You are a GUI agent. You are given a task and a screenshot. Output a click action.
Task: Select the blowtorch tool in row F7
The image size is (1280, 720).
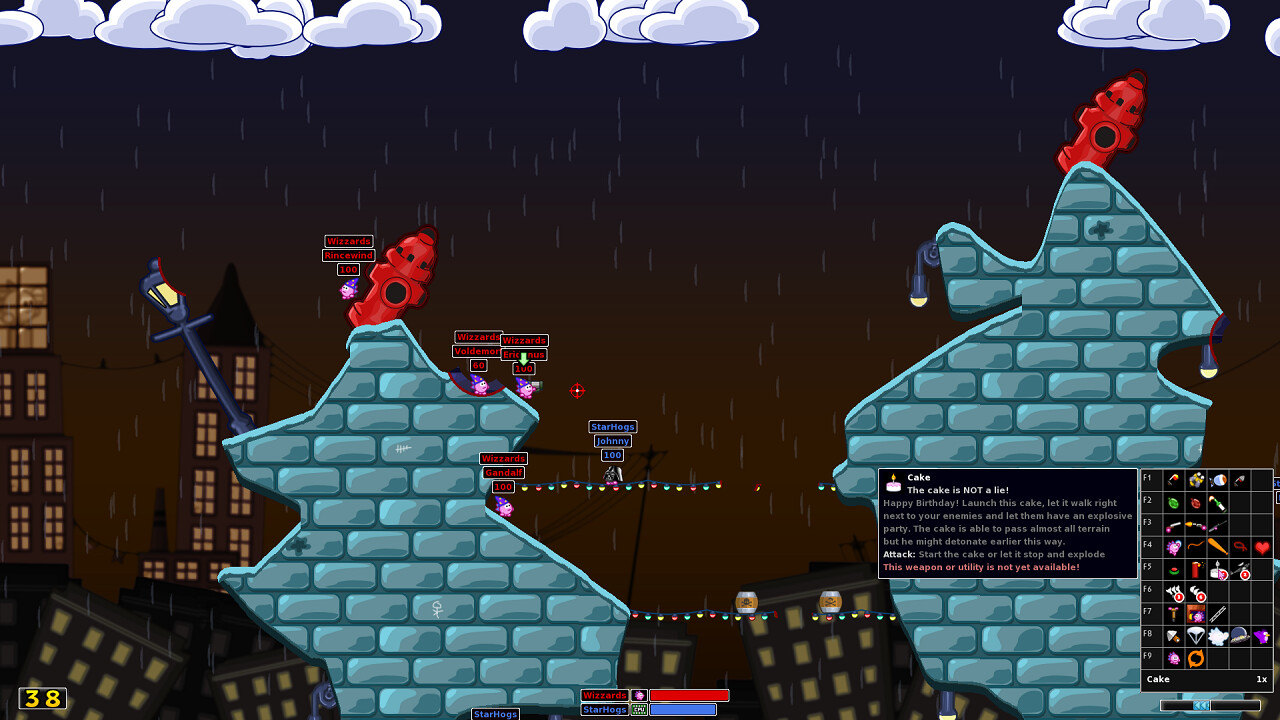pos(1172,614)
